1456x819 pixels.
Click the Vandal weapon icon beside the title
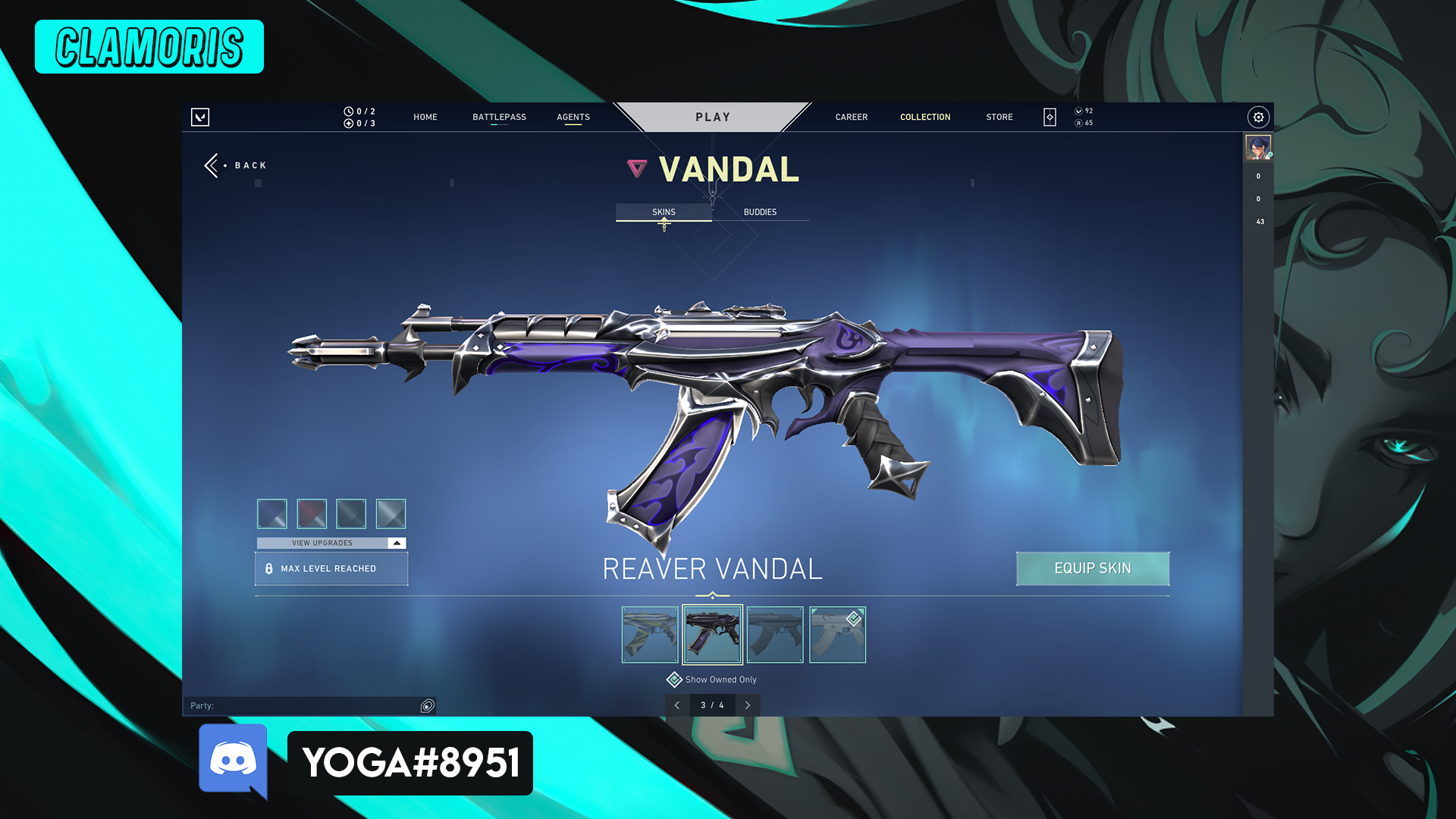[635, 169]
